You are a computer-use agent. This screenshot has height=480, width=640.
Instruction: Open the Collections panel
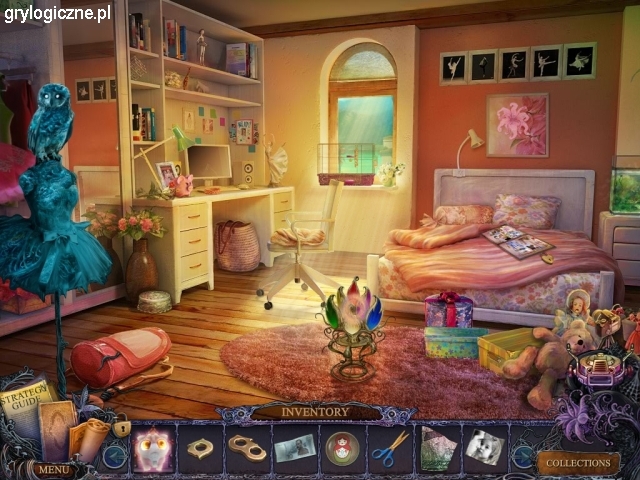click(x=578, y=463)
